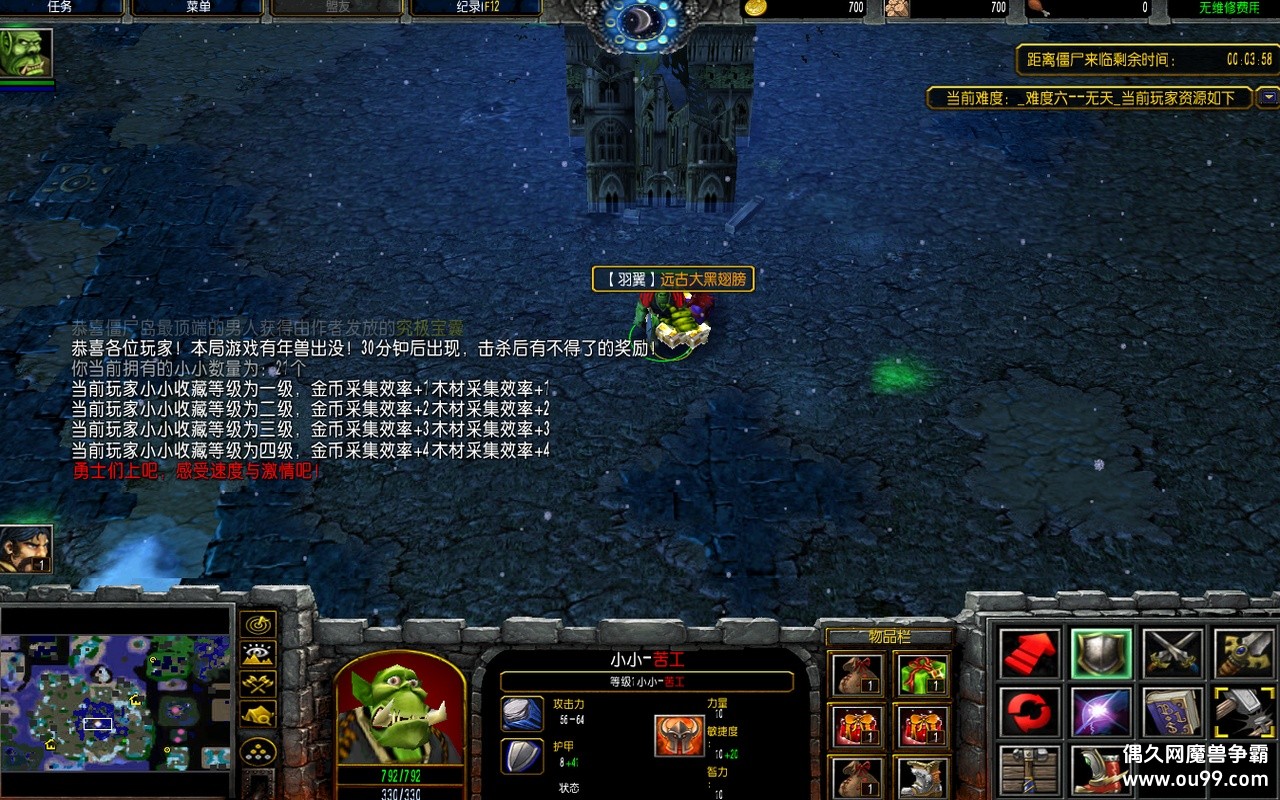Collapse the difficulty board arrow button
This screenshot has width=1280, height=800.
(x=1268, y=97)
